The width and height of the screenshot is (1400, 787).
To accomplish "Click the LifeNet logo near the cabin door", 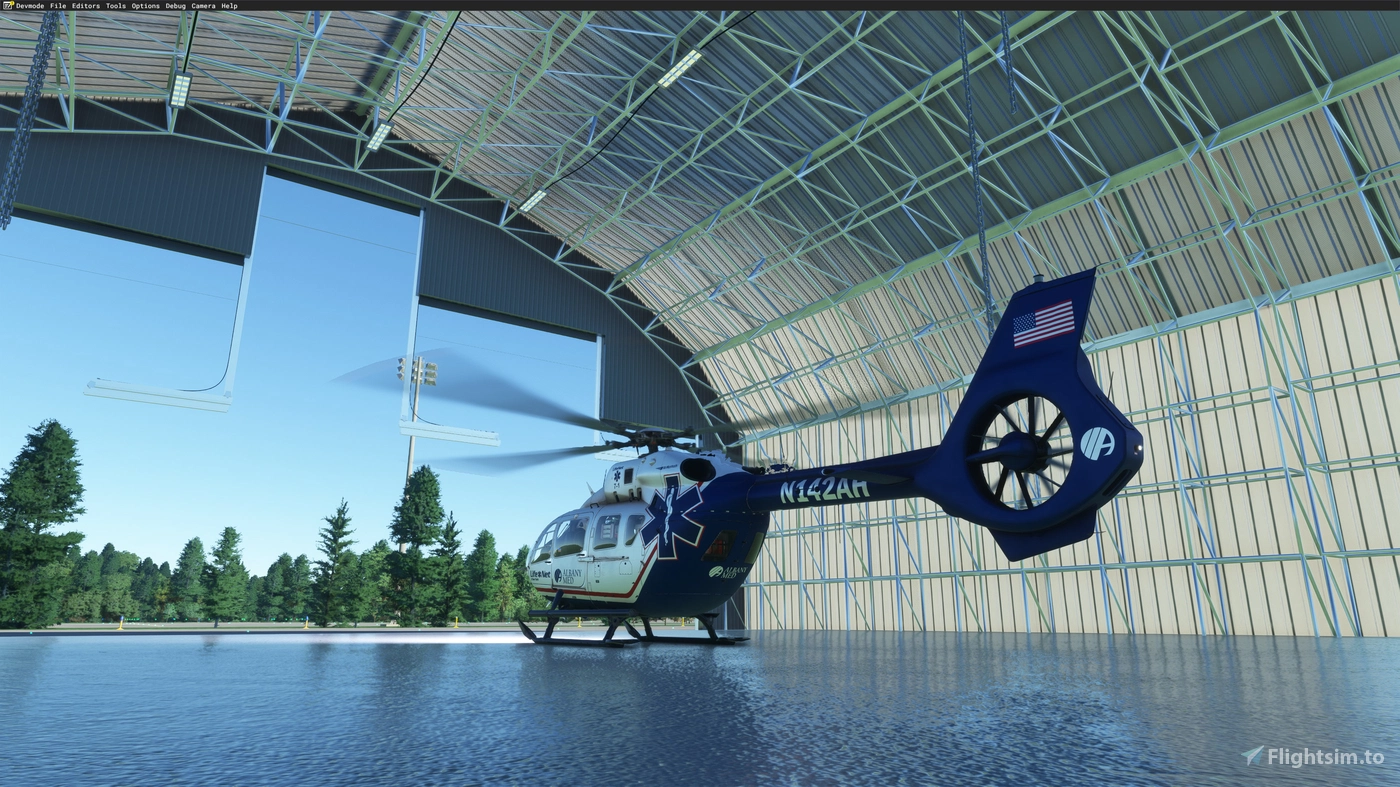I will 538,573.
